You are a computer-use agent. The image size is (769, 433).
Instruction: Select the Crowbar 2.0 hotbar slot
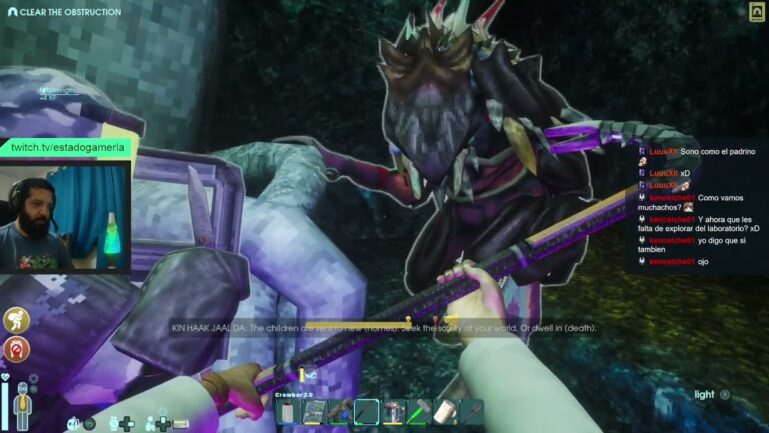point(367,412)
